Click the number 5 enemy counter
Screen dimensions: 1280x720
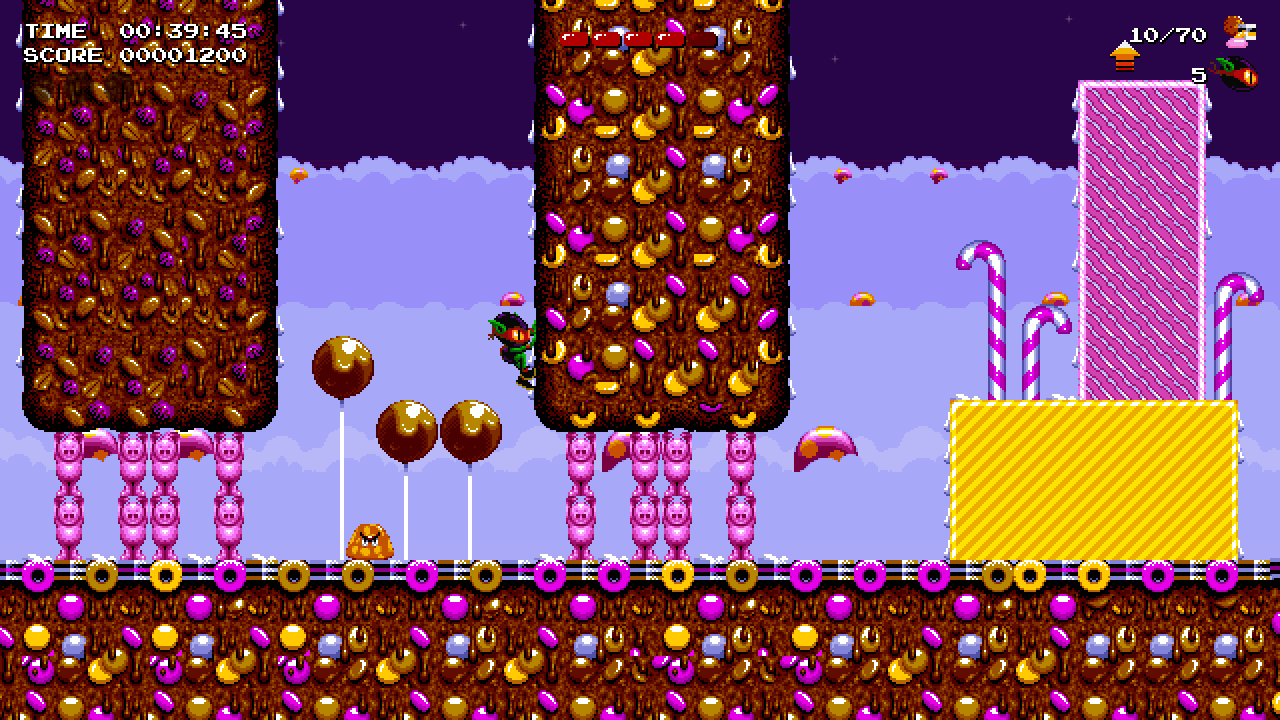click(1198, 73)
